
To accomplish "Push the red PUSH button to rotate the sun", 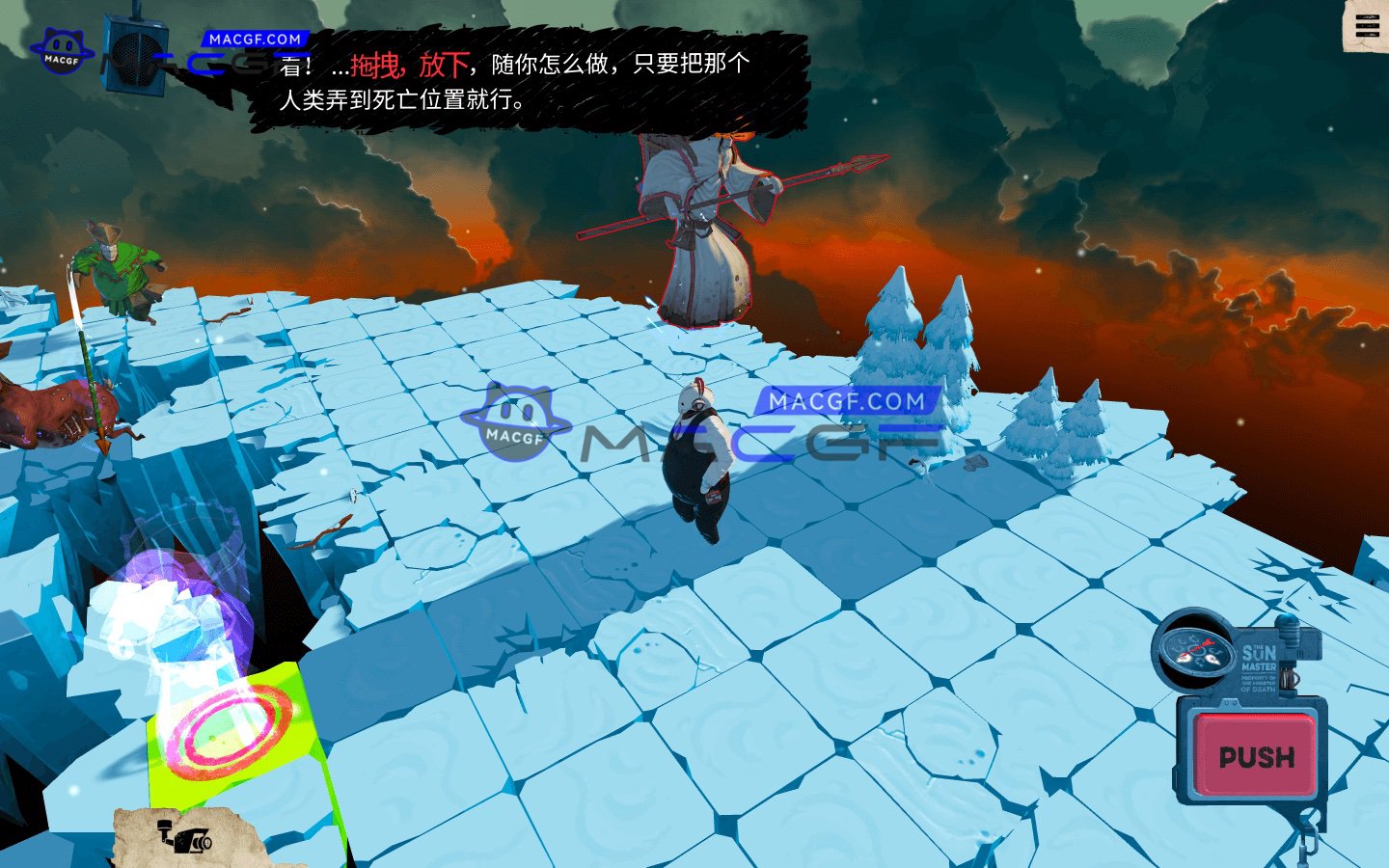I will pos(1254,758).
